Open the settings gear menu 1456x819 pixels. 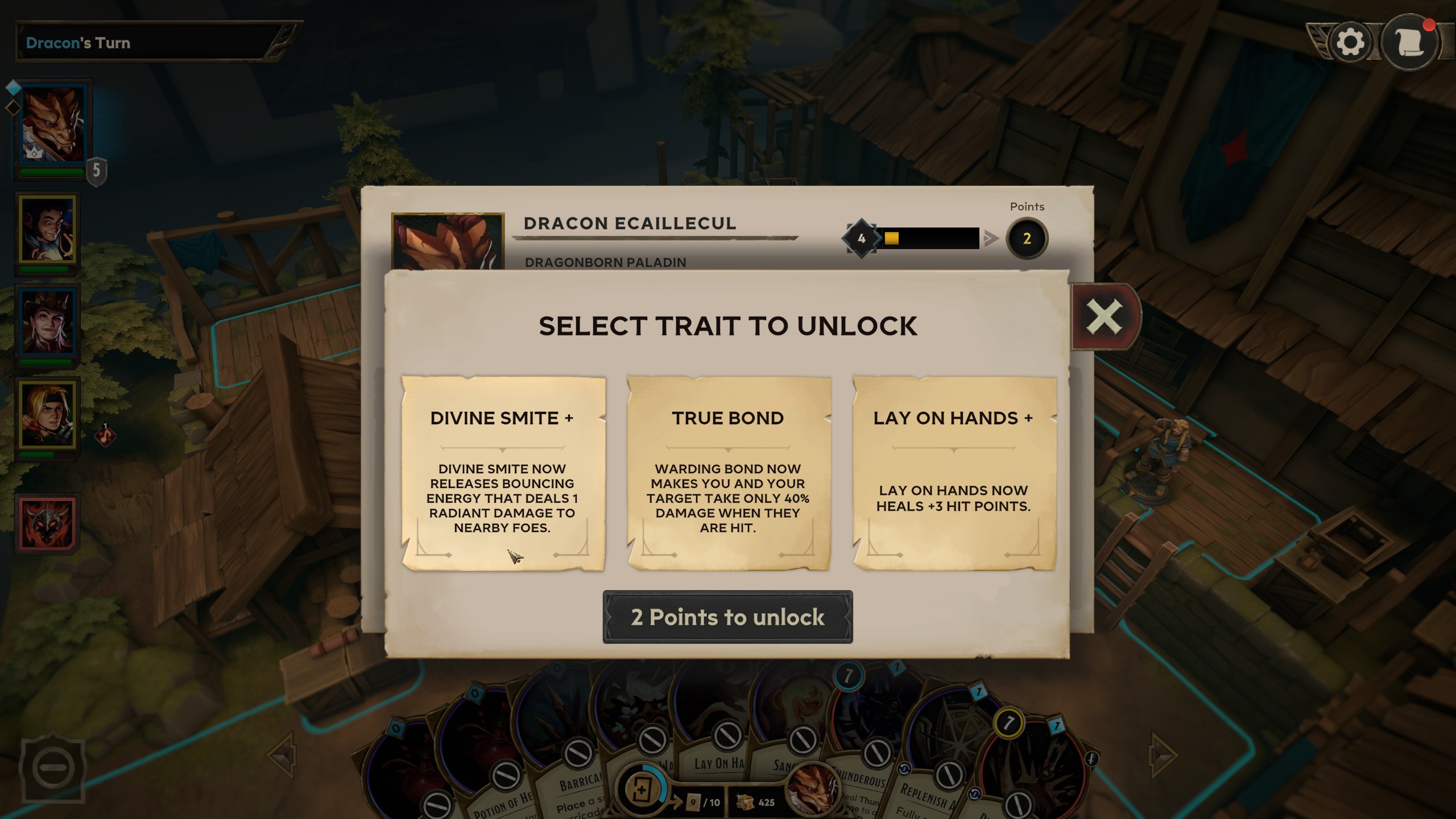[x=1350, y=42]
